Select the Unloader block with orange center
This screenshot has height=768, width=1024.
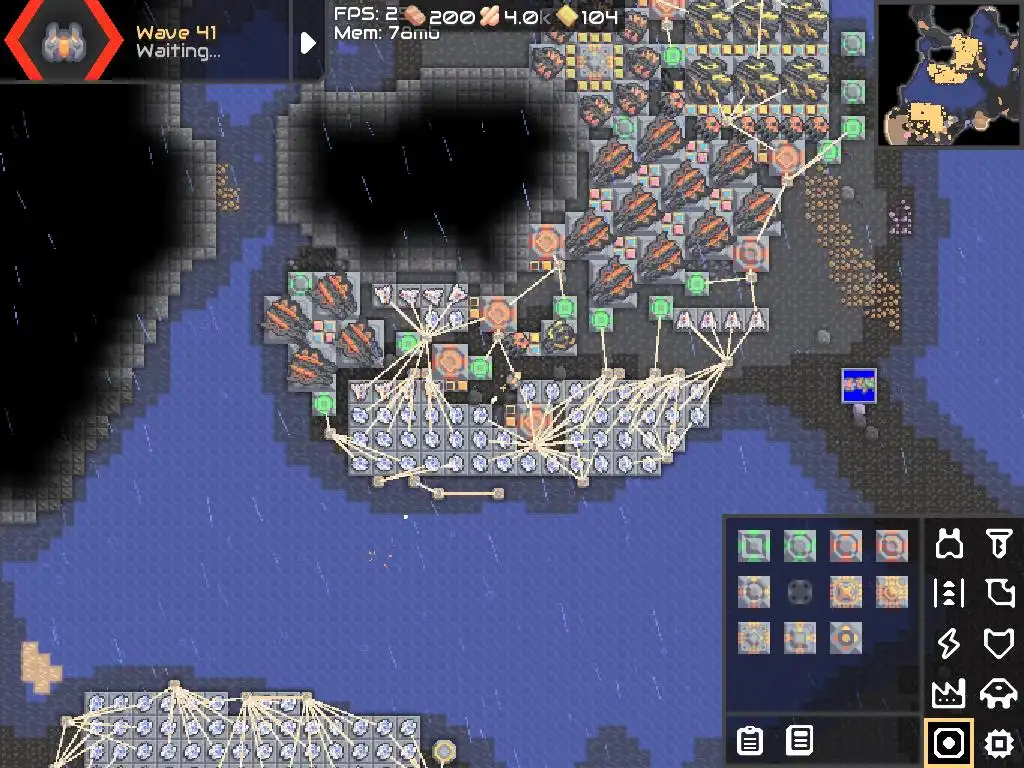point(846,638)
